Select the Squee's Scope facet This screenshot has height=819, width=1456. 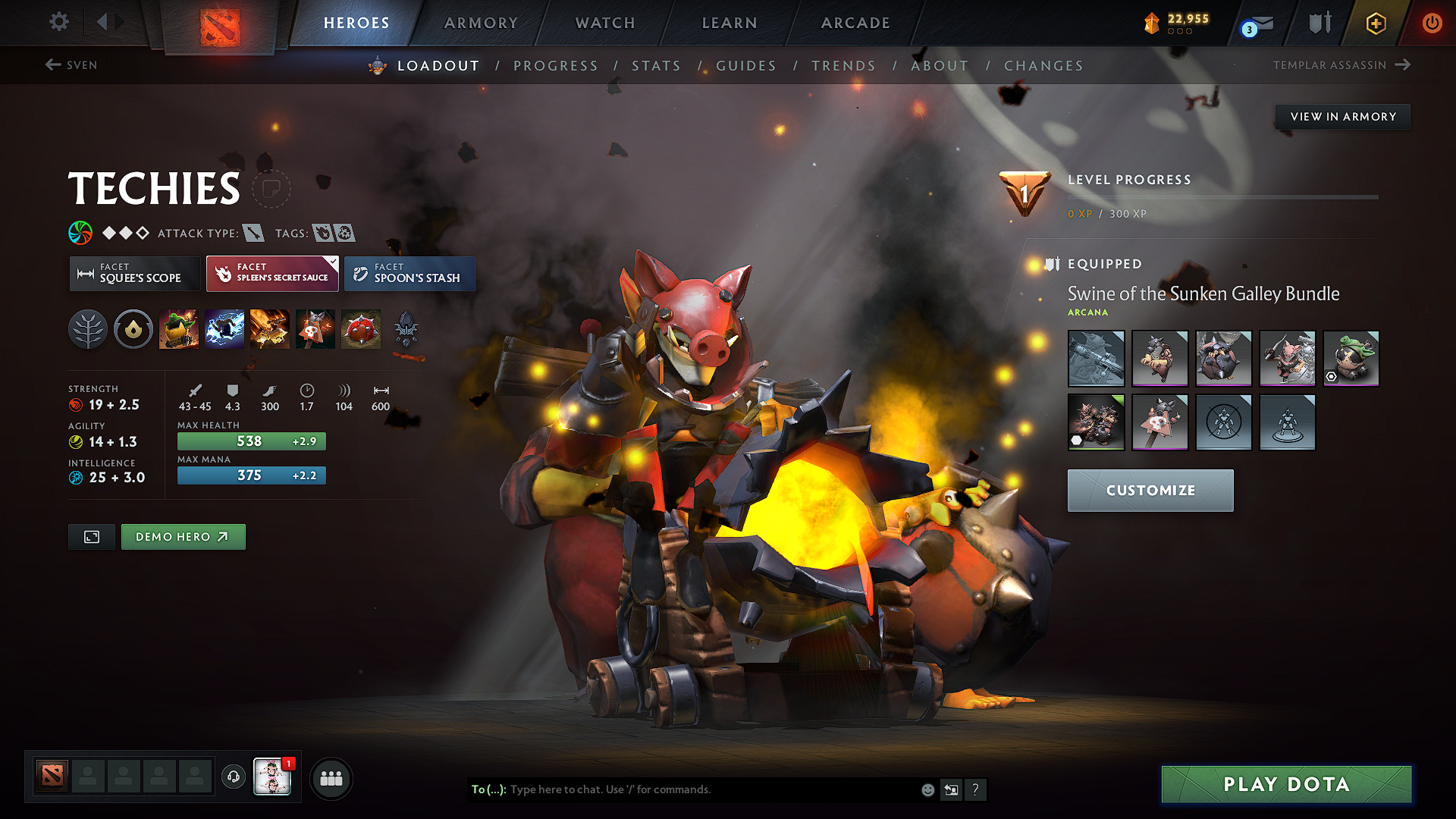click(x=134, y=274)
